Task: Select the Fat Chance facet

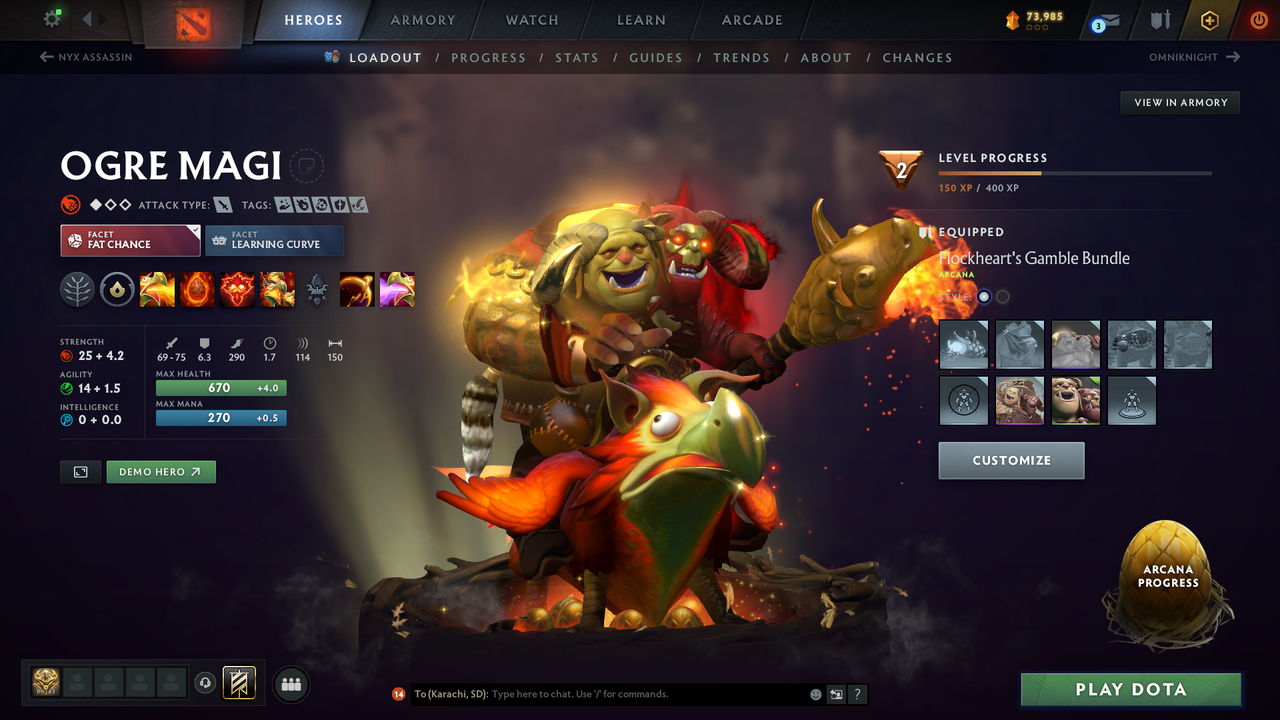Action: (x=130, y=241)
